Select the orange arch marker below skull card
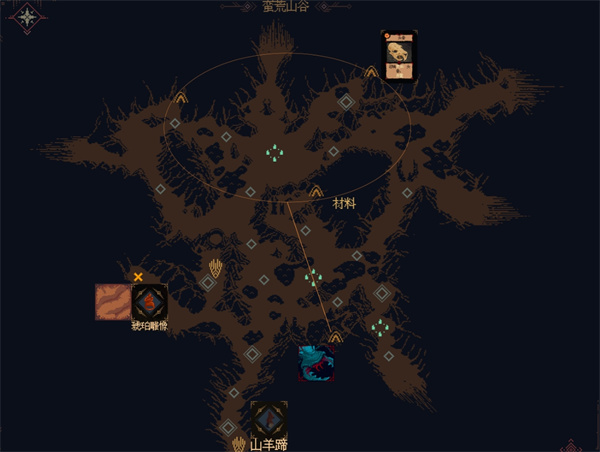The width and height of the screenshot is (600, 452). [371, 72]
